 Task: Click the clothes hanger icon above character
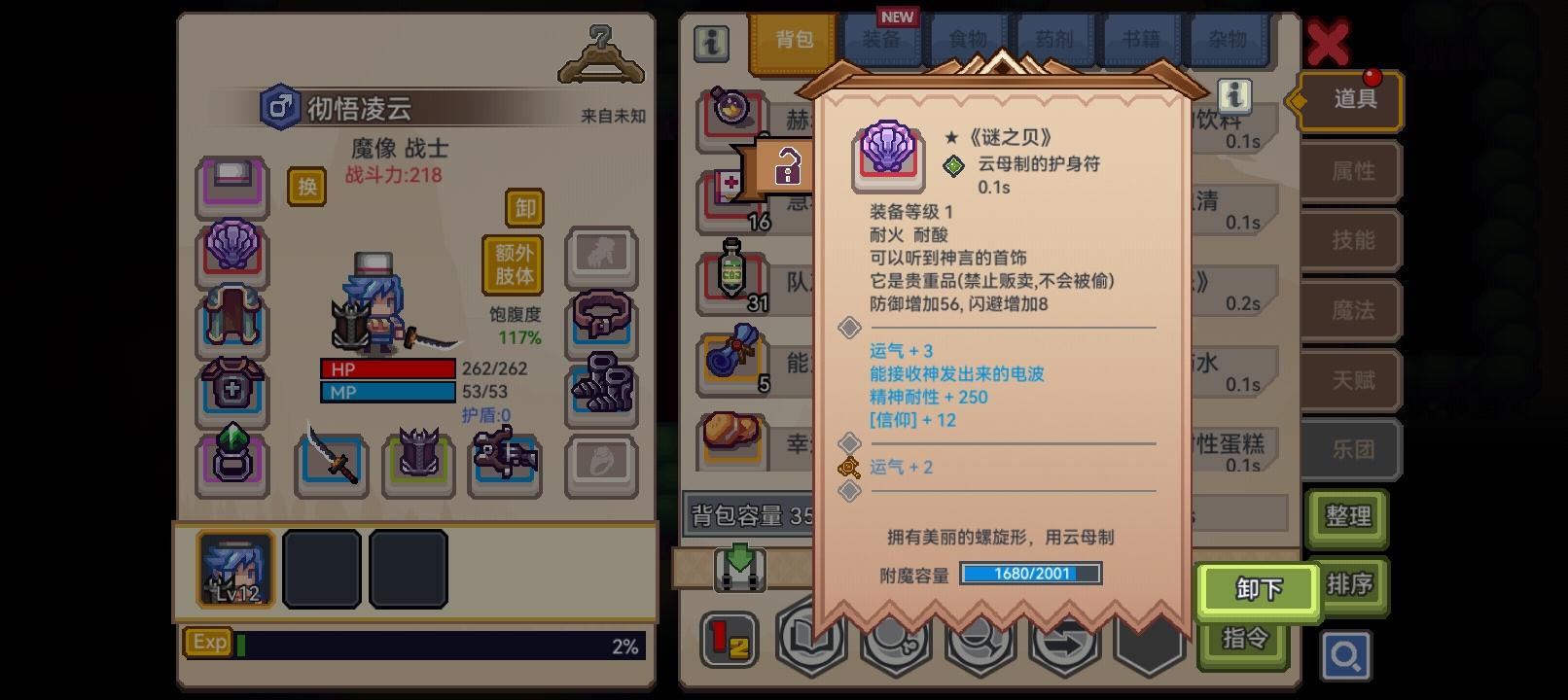tap(603, 49)
